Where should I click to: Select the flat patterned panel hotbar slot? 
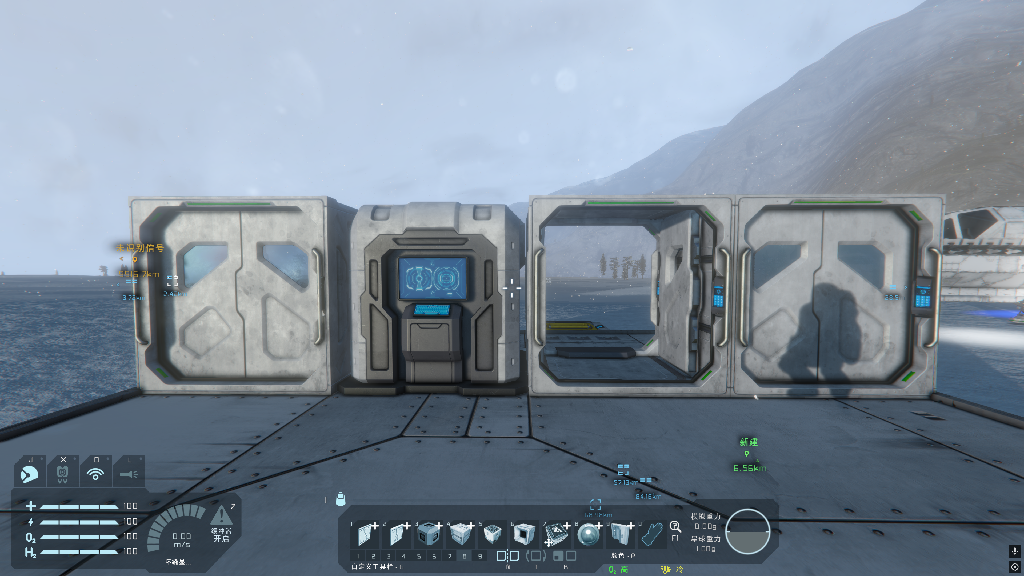[x=558, y=535]
